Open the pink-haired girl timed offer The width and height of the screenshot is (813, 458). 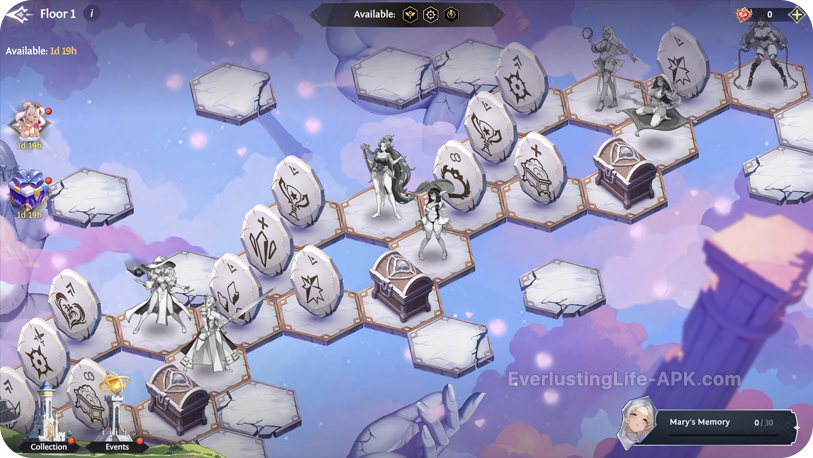click(28, 124)
